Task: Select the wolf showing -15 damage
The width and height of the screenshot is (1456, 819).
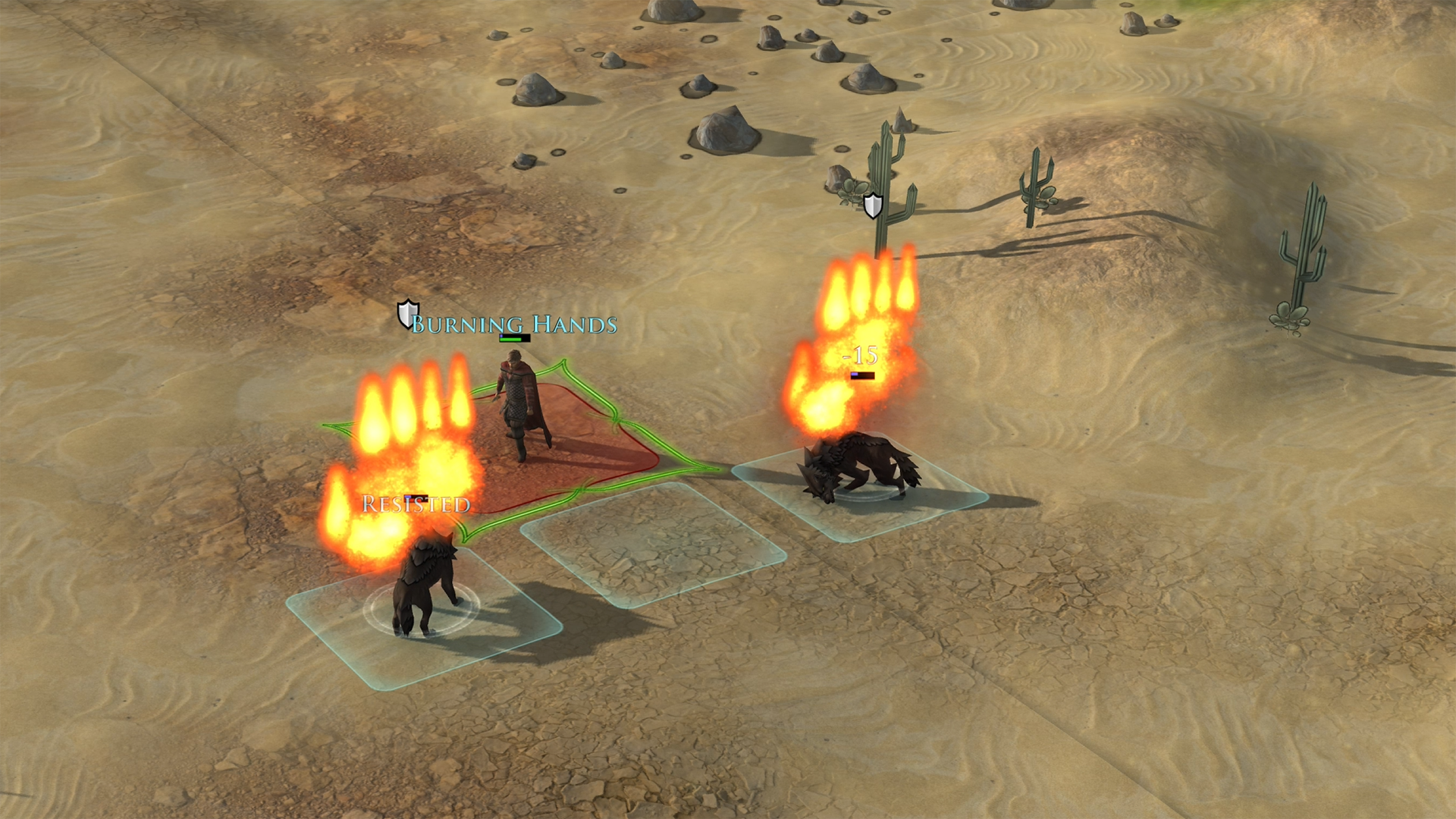Action: tap(857, 470)
